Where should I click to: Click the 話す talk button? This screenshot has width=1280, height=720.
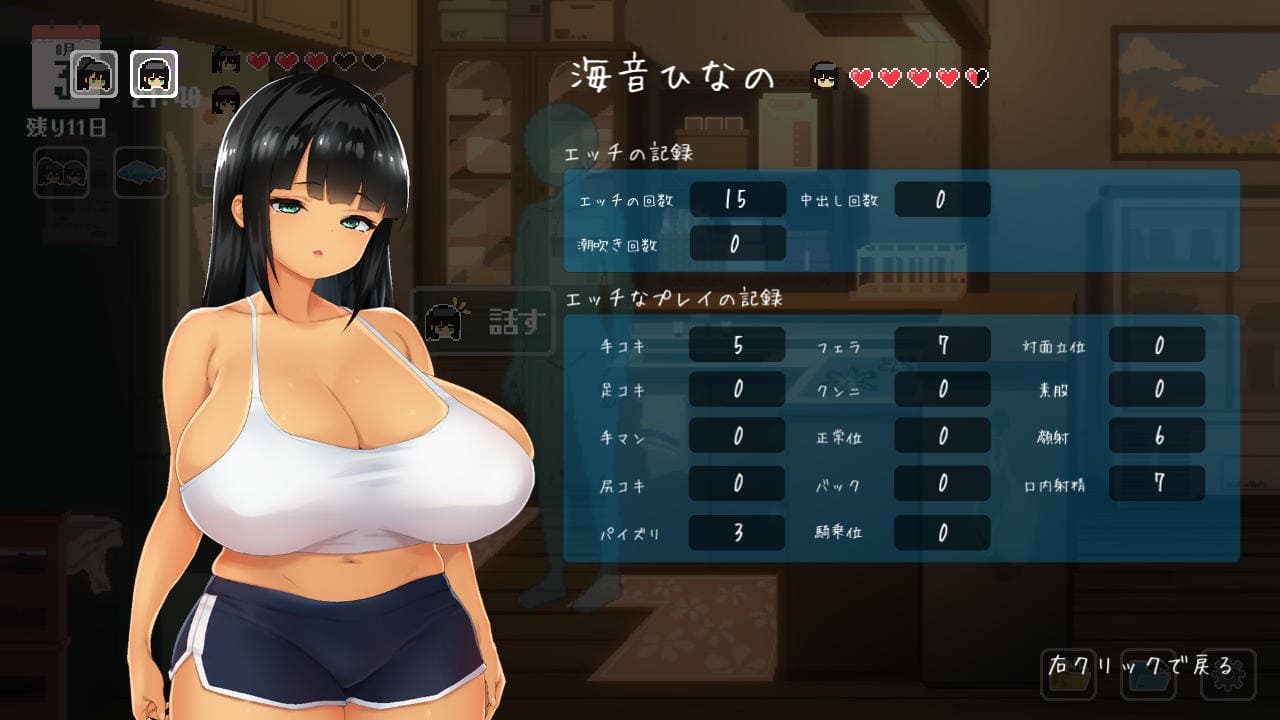tap(484, 321)
